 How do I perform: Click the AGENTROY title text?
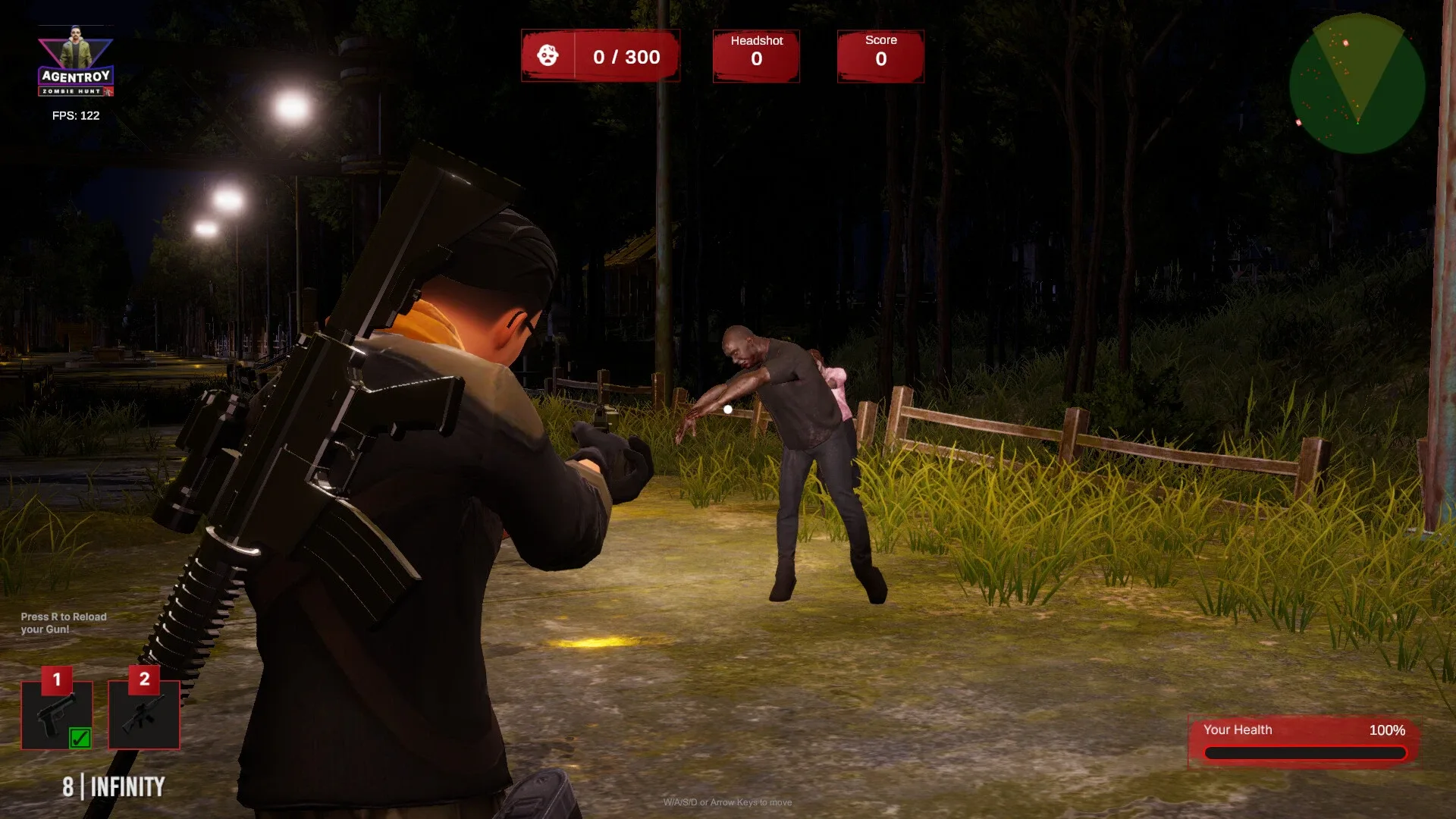click(76, 75)
